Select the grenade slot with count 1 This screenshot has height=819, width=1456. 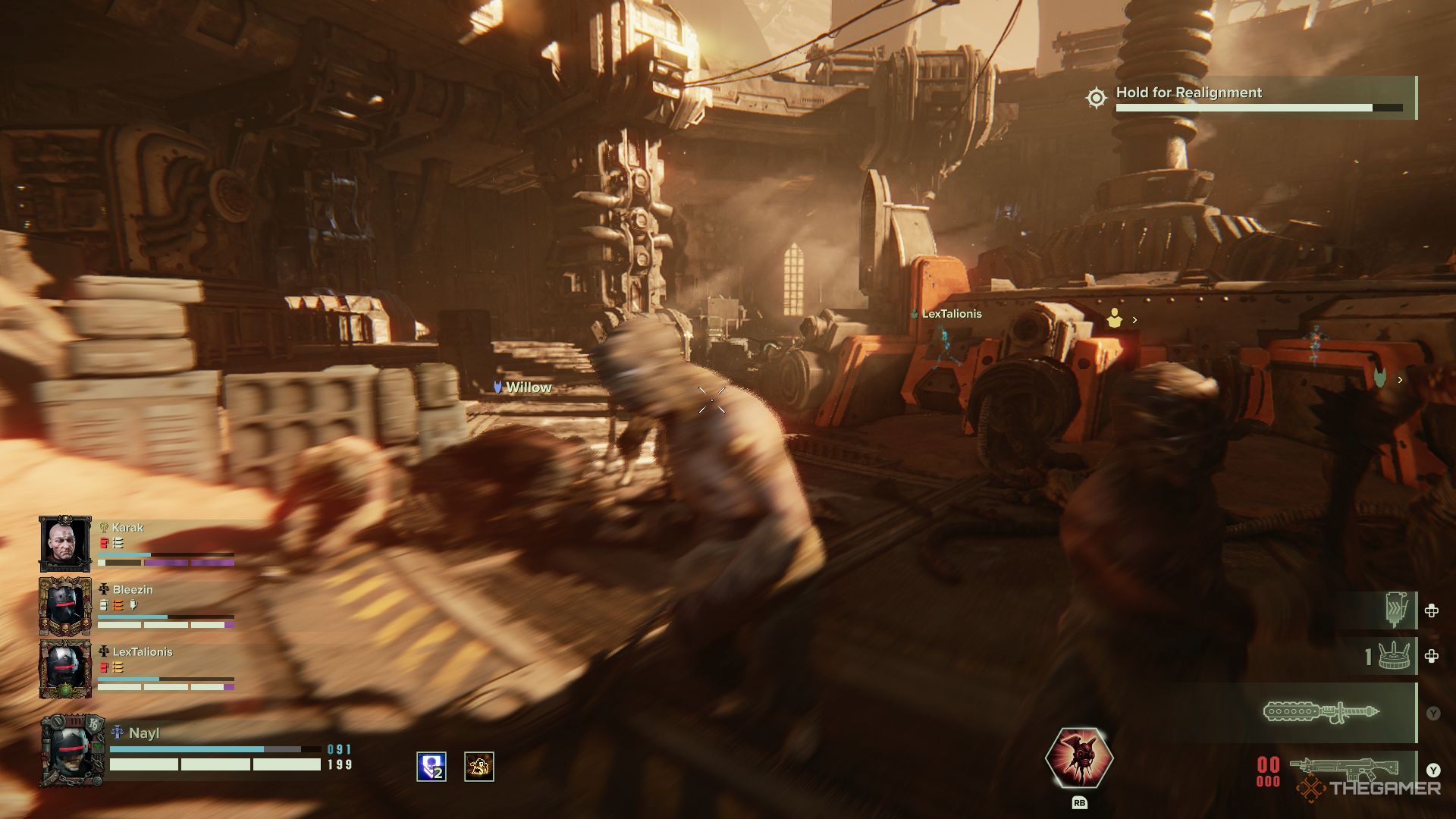[x=1393, y=656]
